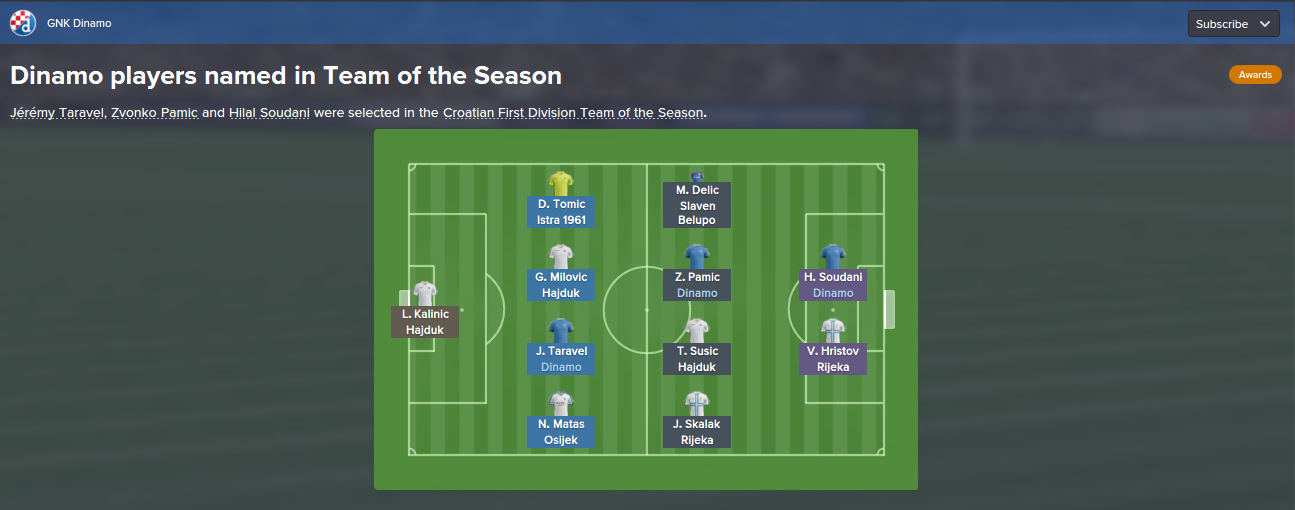Click the GNK Dinamo club badge

point(23,23)
